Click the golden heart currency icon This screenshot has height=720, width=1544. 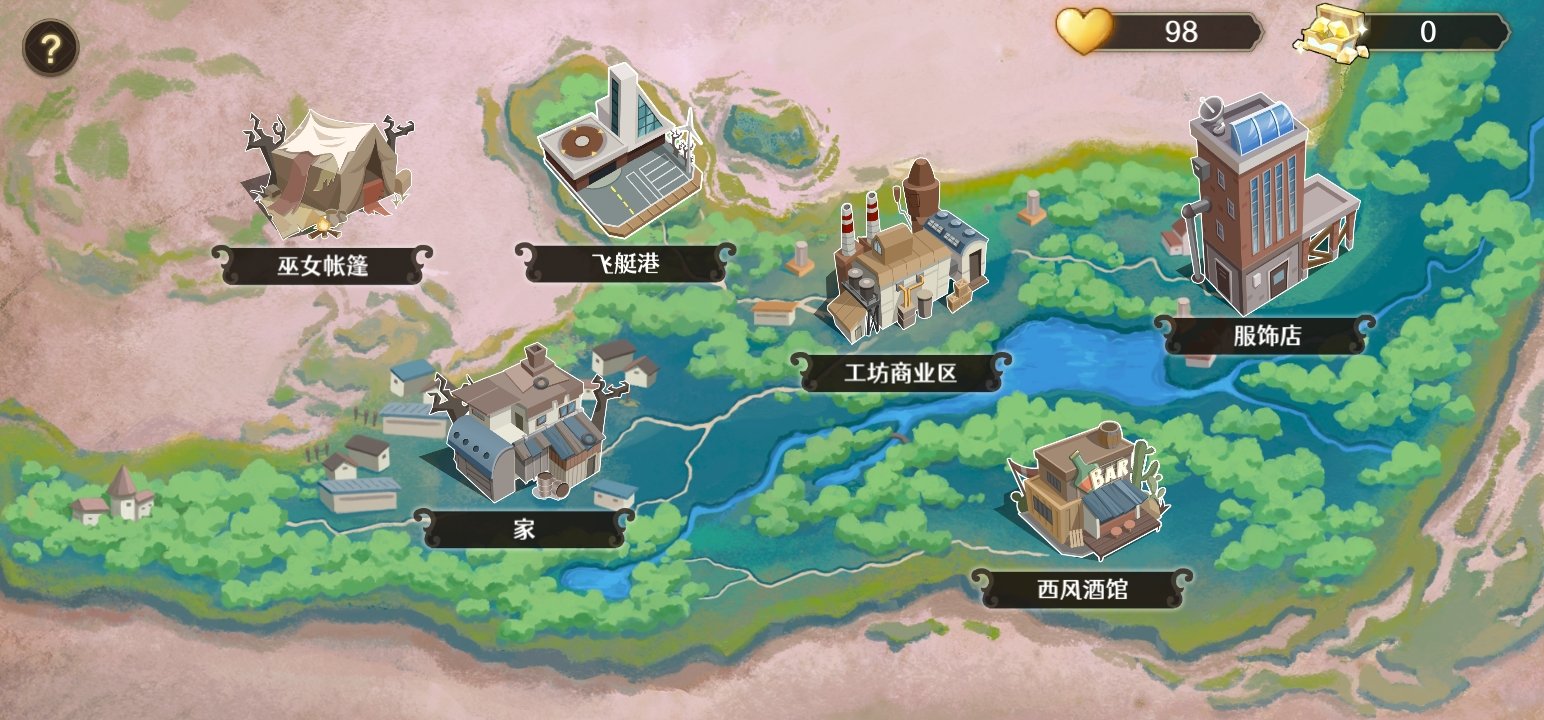pos(1083,32)
